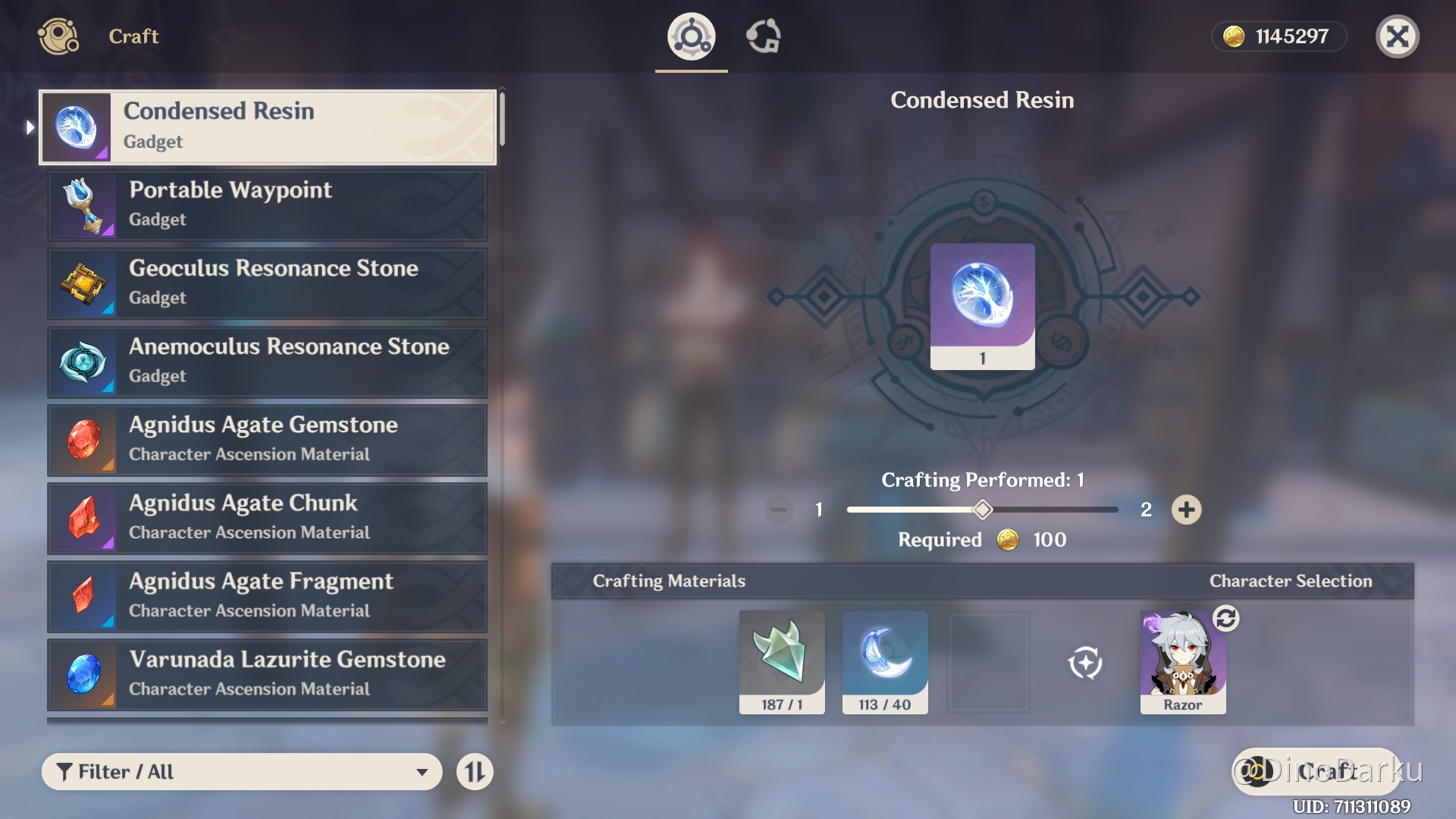Click the minus to decrease crafting quantity
This screenshot has height=819, width=1456.
tap(777, 510)
